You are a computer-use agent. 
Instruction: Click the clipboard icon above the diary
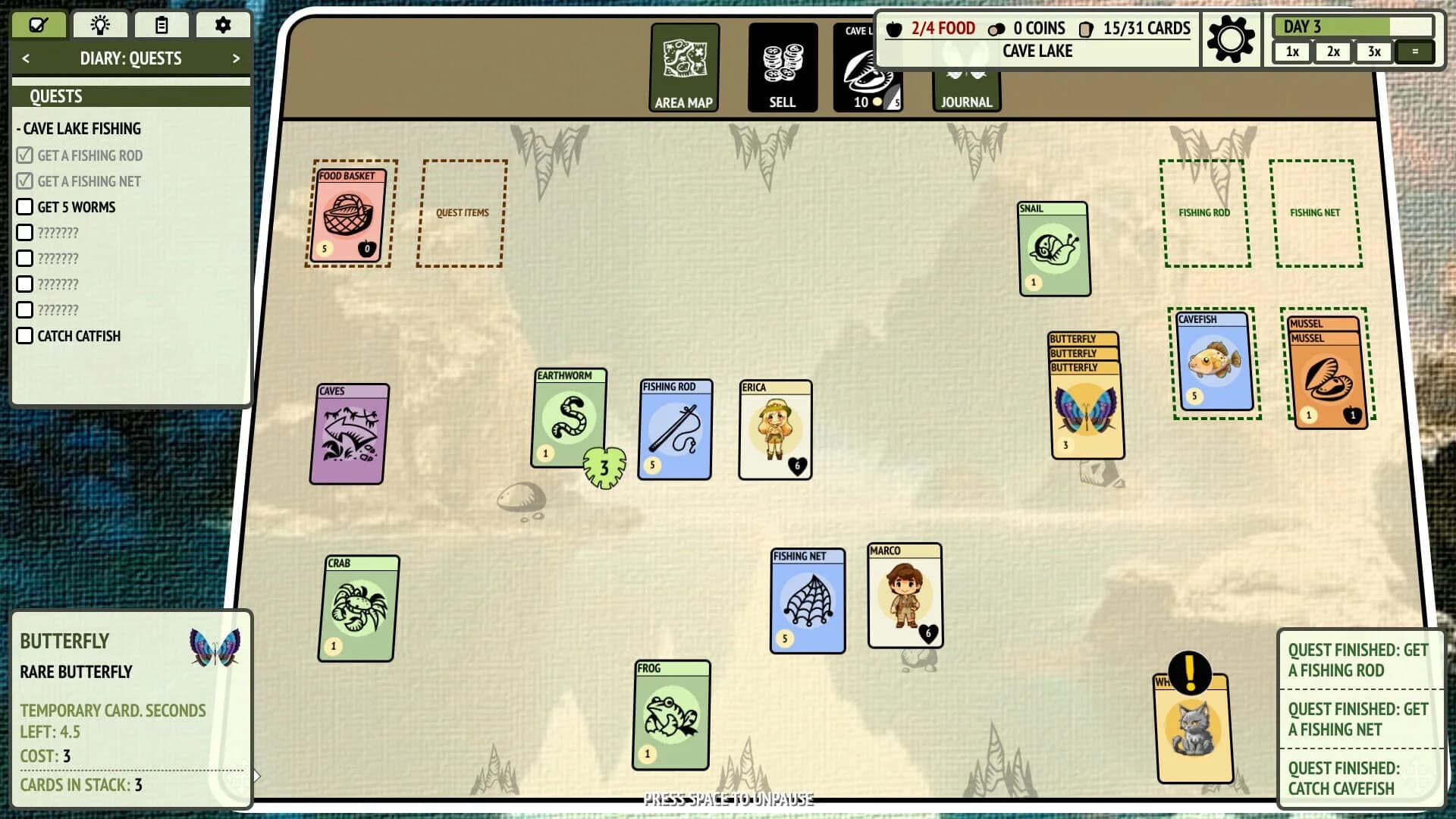161,24
